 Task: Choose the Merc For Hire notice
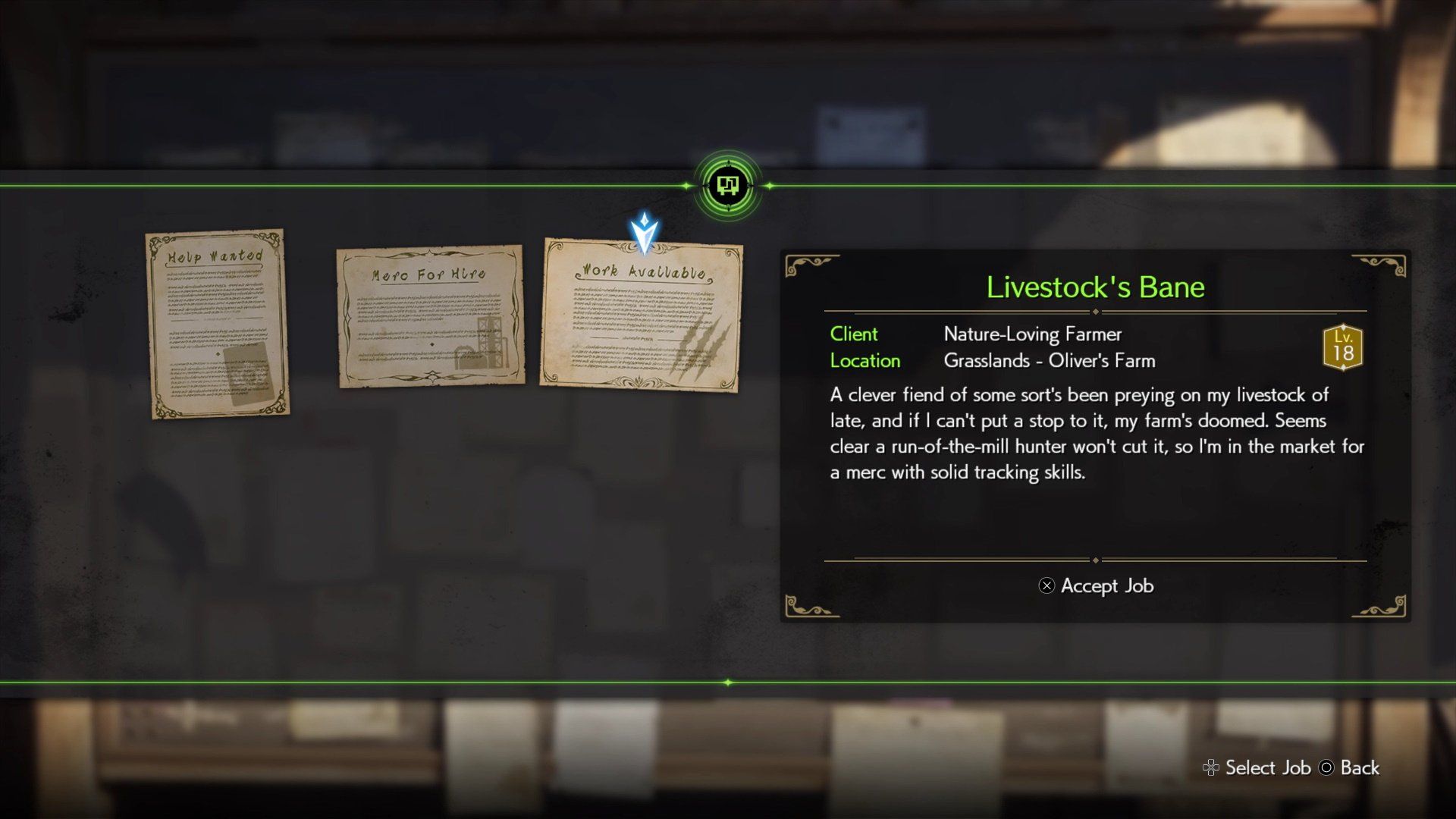pyautogui.click(x=430, y=315)
